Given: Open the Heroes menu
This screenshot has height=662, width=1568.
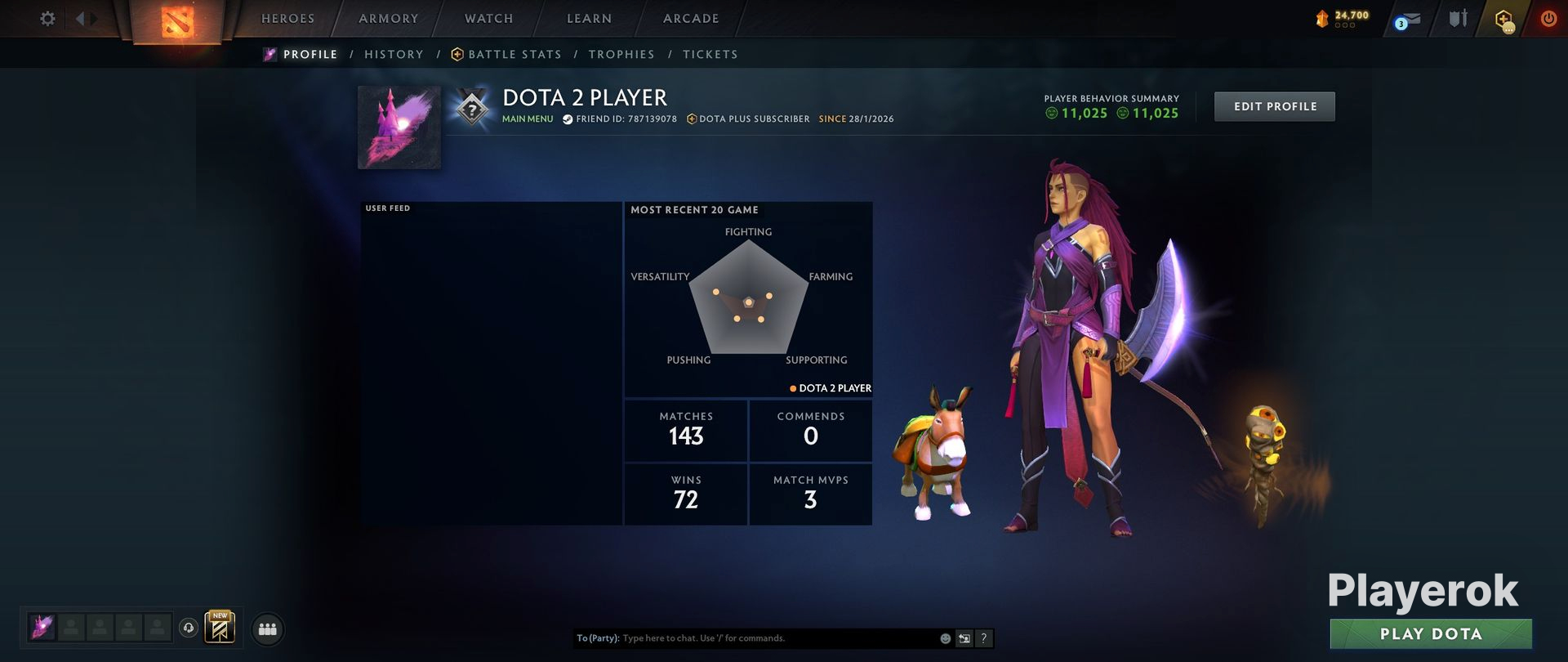Looking at the screenshot, I should pos(287,19).
